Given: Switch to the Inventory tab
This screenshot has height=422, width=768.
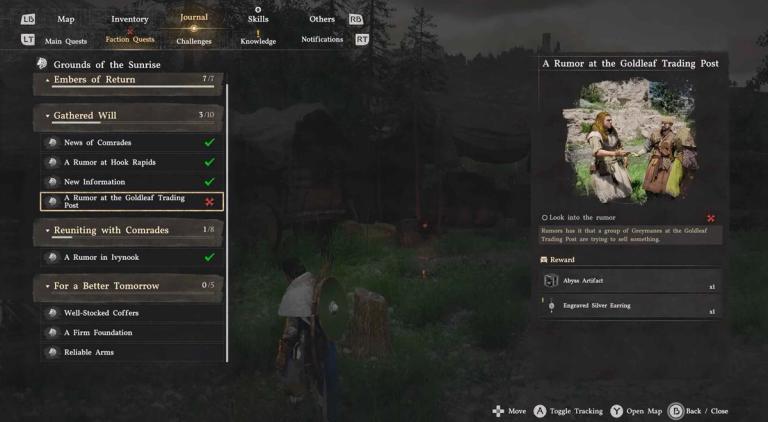Looking at the screenshot, I should (129, 19).
